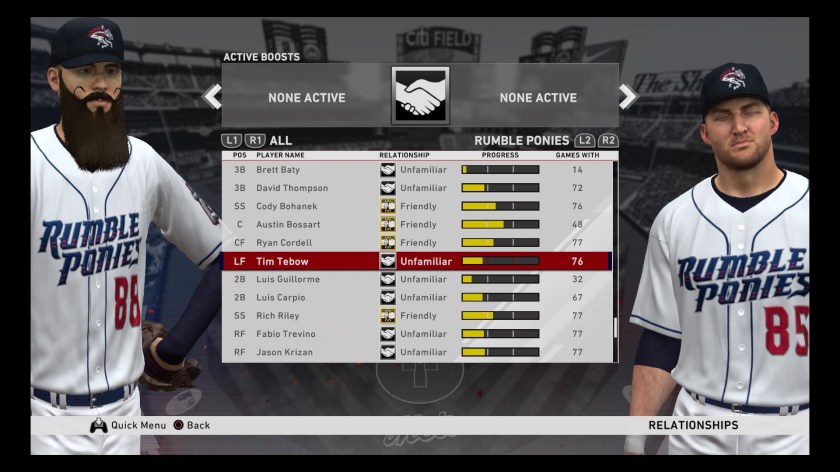Click the left arrow beside Active Boosts
Image resolution: width=840 pixels, height=472 pixels.
click(212, 97)
